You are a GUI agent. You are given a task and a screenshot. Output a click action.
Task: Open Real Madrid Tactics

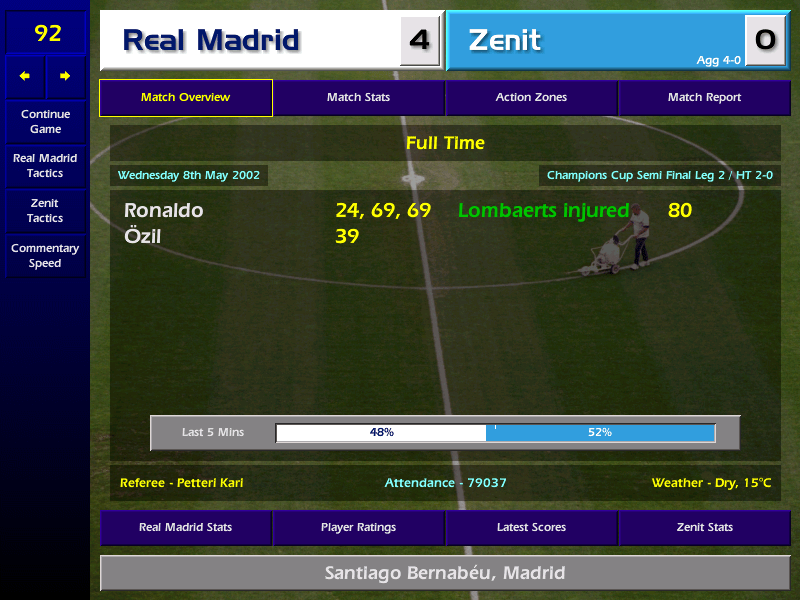(45, 166)
